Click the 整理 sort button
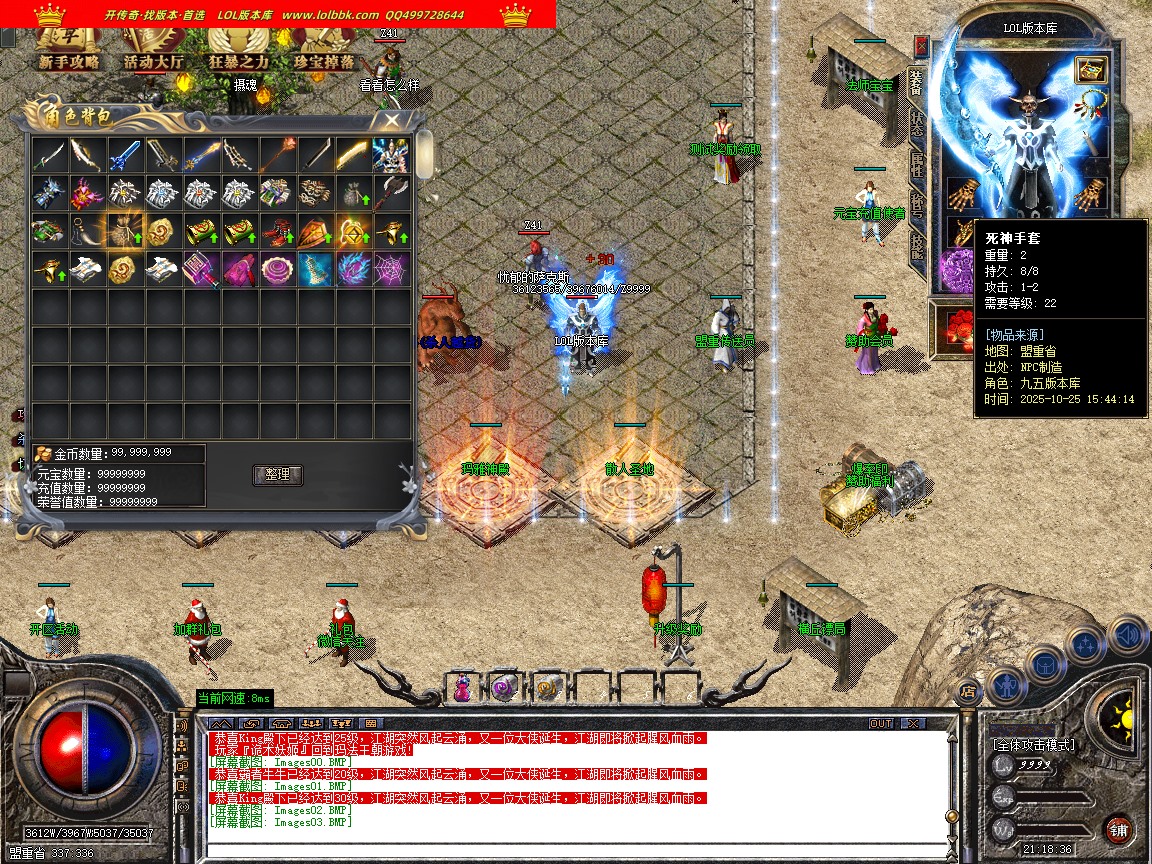The width and height of the screenshot is (1152, 864). pos(278,475)
